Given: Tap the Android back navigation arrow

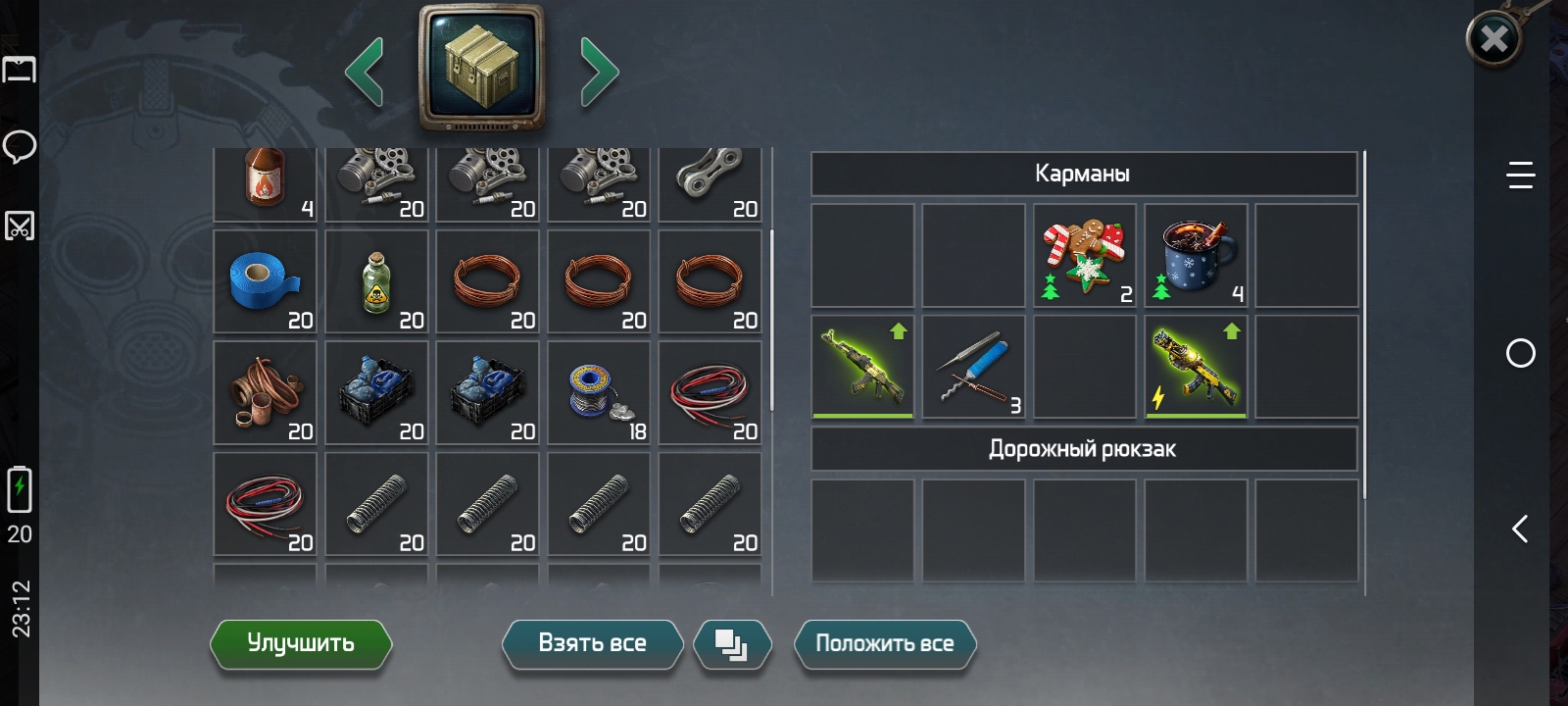Looking at the screenshot, I should coord(1520,529).
